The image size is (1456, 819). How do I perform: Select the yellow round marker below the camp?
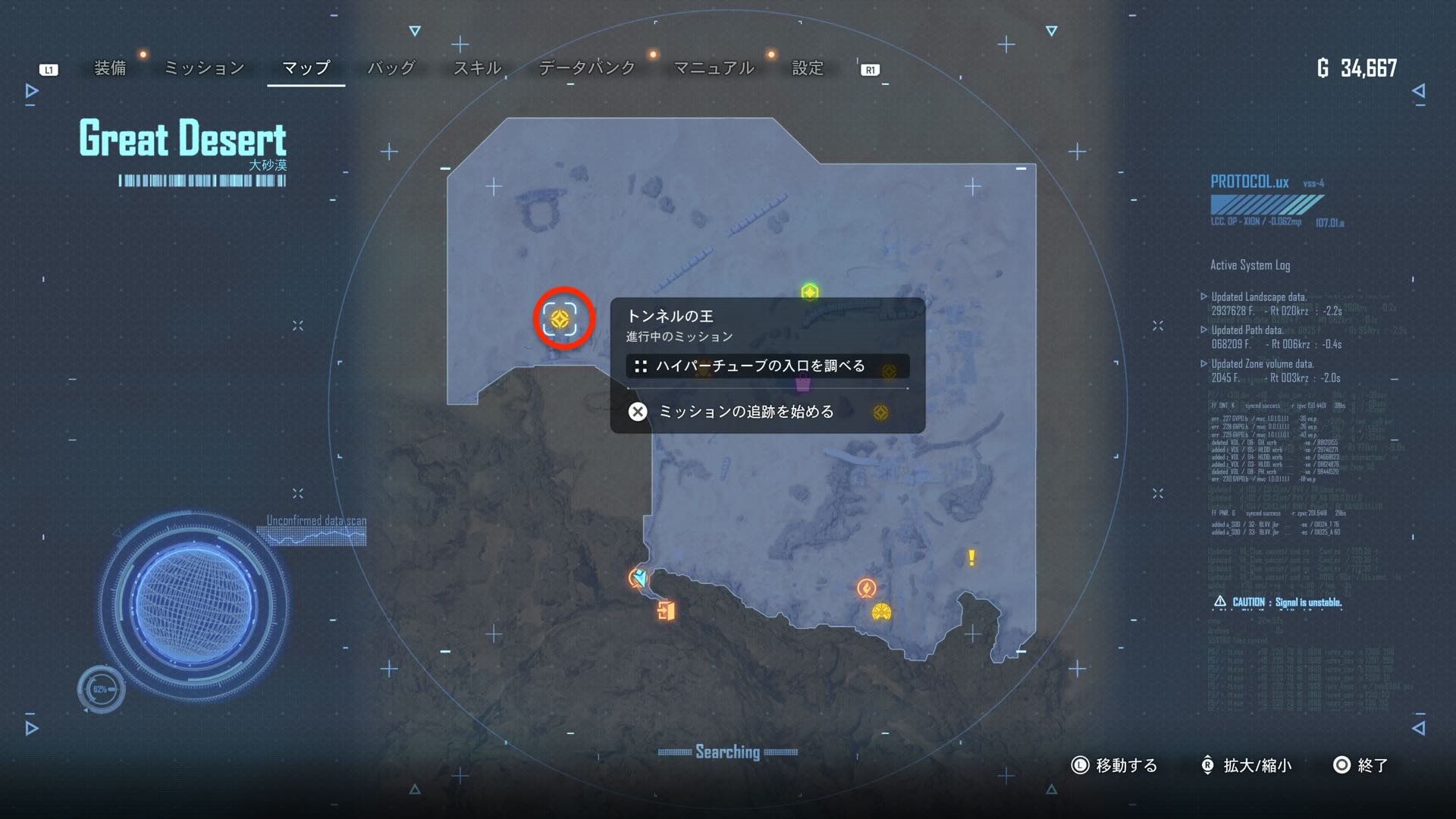[881, 612]
